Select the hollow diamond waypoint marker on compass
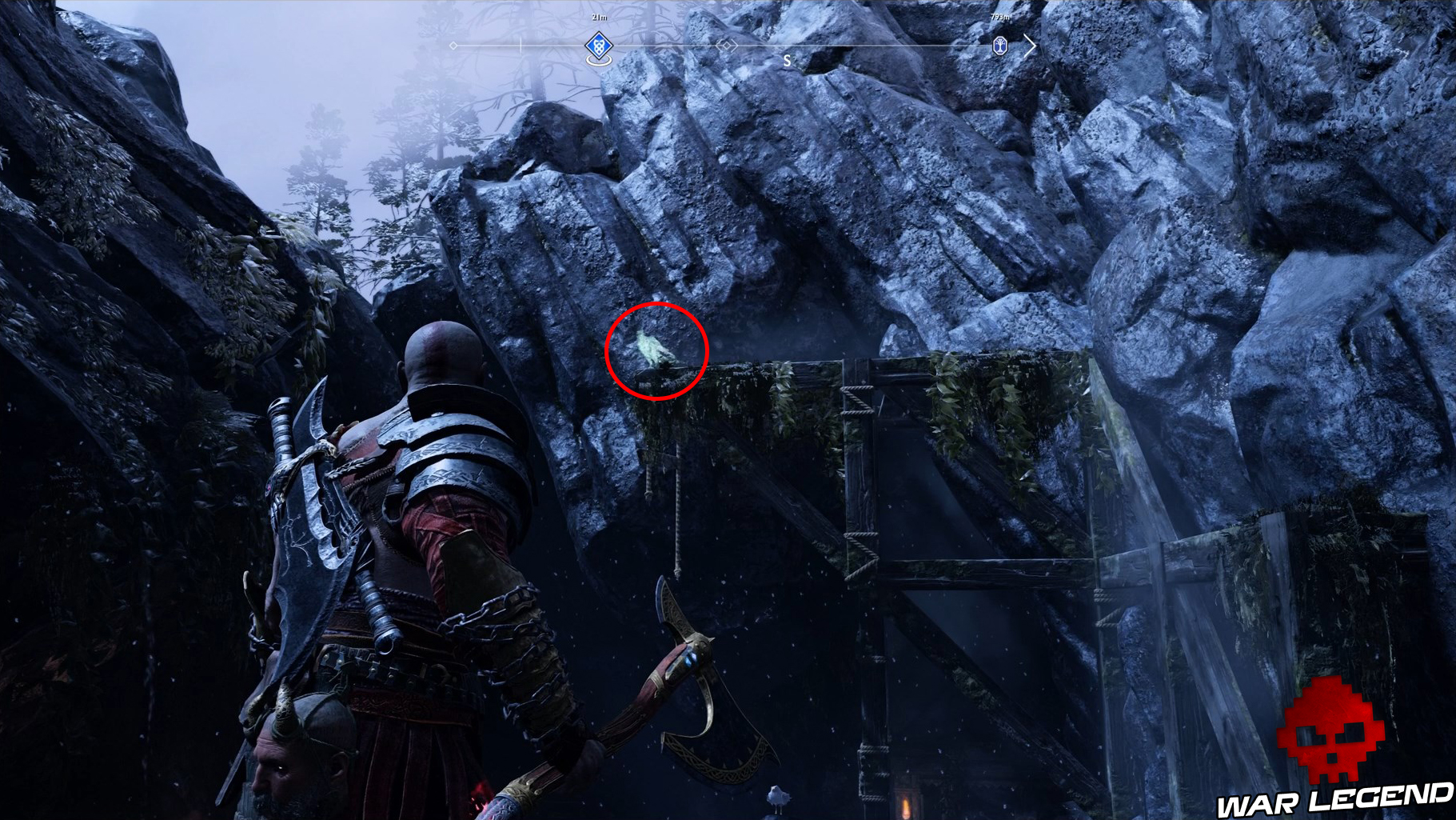This screenshot has height=820, width=1456. [x=454, y=46]
